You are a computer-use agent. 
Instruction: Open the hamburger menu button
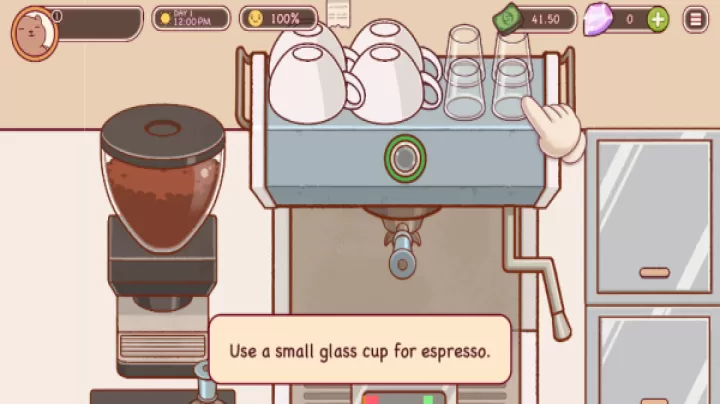pyautogui.click(x=695, y=19)
